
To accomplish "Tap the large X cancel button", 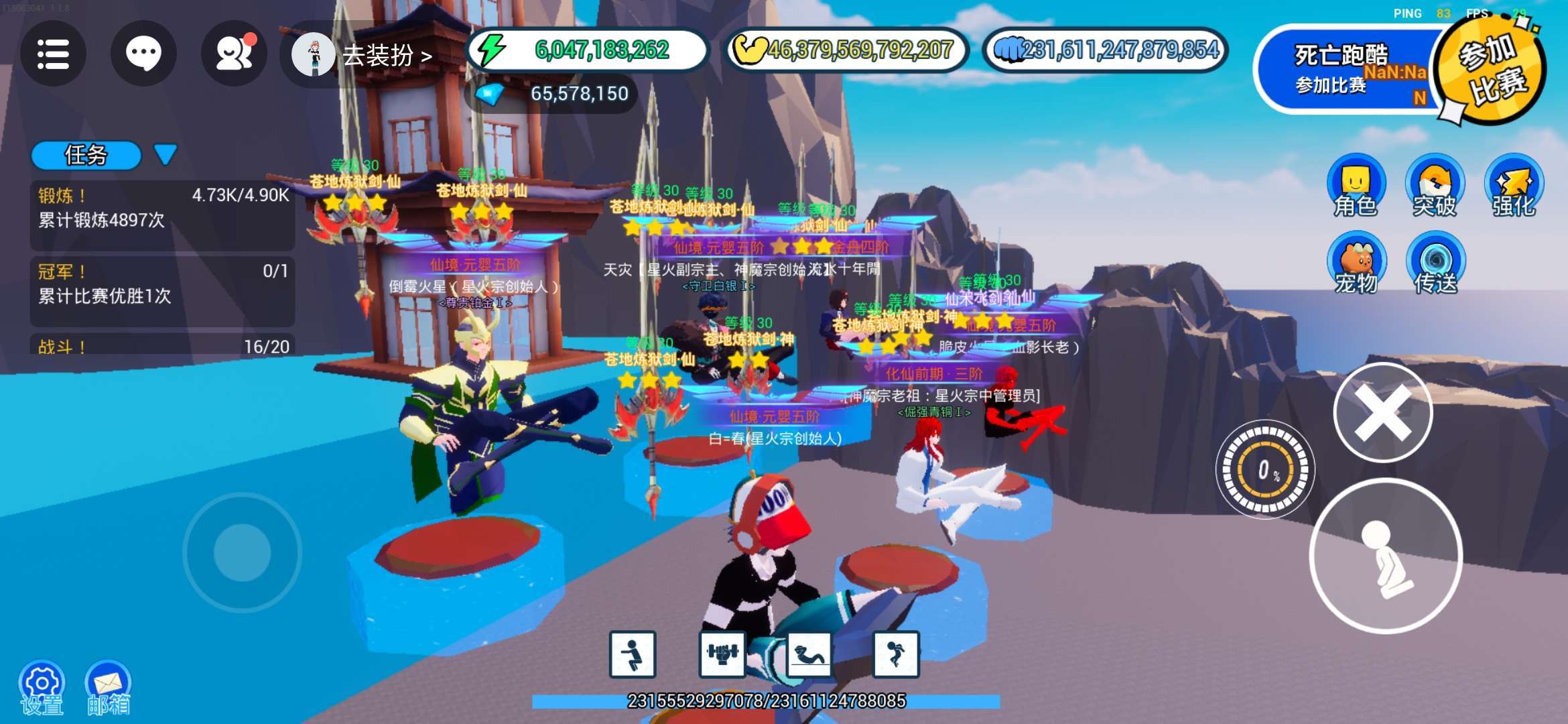I will (x=1383, y=412).
